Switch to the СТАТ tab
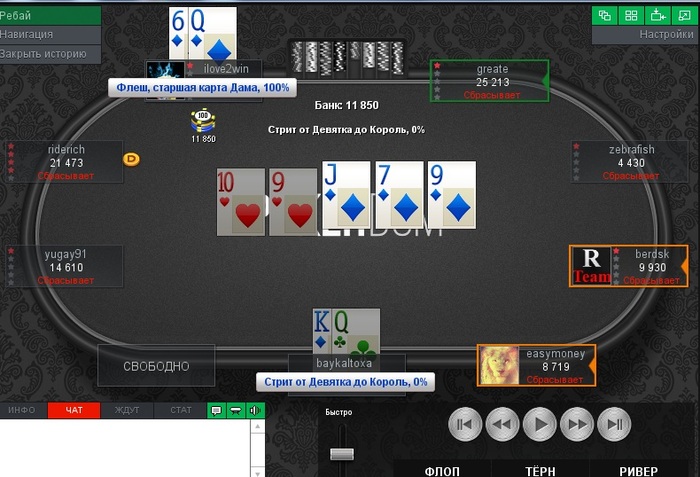The width and height of the screenshot is (700, 477). pos(180,410)
